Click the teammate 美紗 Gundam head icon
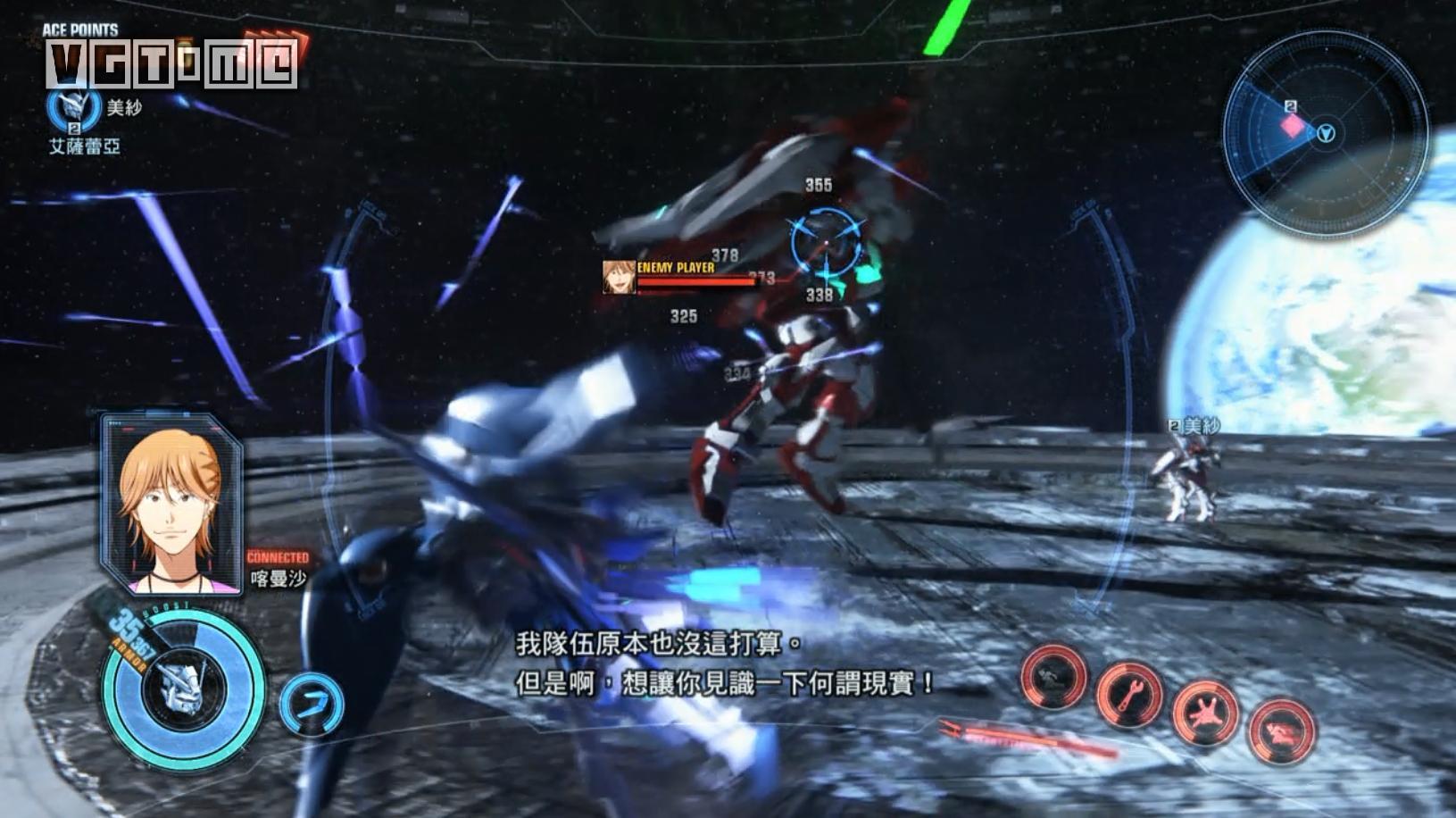The image size is (1456, 818). (72, 106)
